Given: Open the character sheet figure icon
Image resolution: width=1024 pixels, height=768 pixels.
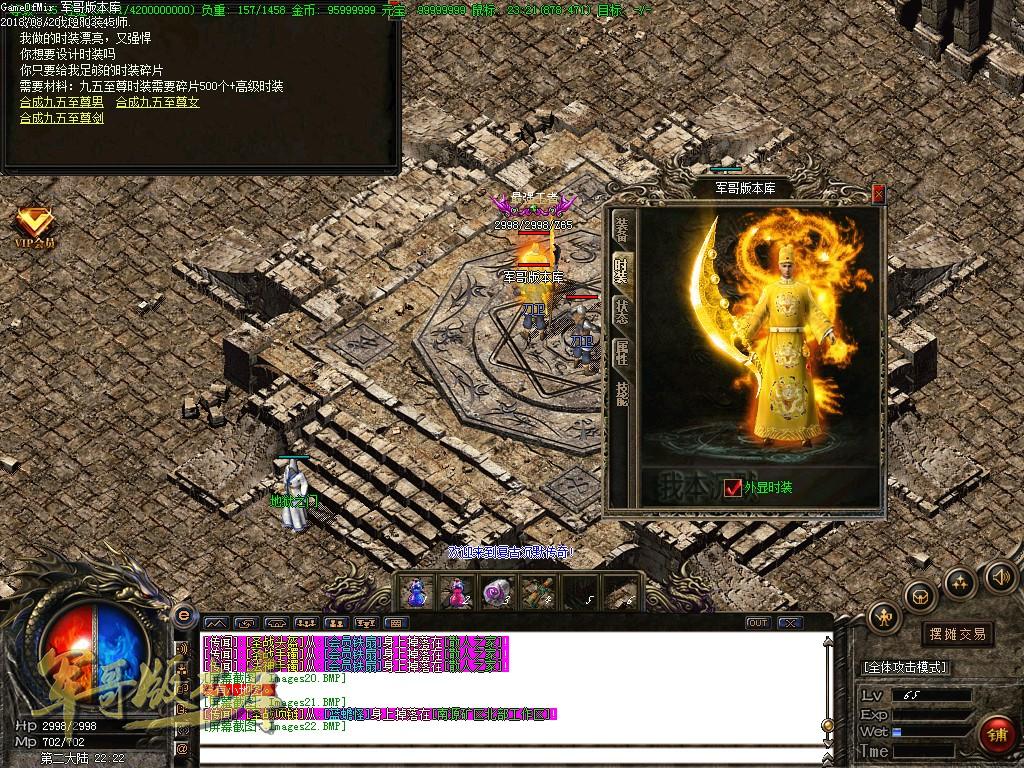Looking at the screenshot, I should coord(884,618).
